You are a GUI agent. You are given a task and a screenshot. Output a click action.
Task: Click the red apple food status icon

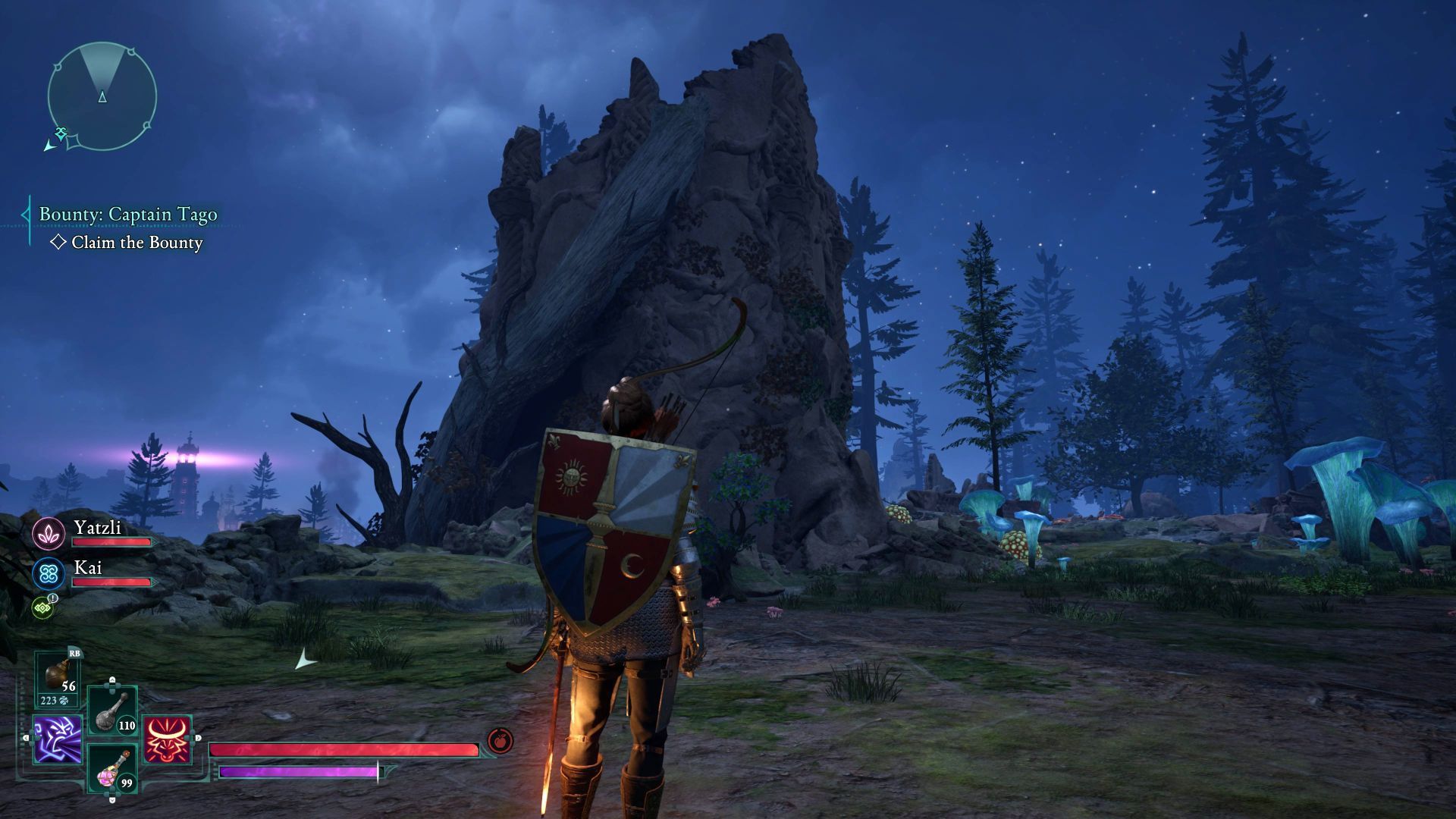point(500,739)
